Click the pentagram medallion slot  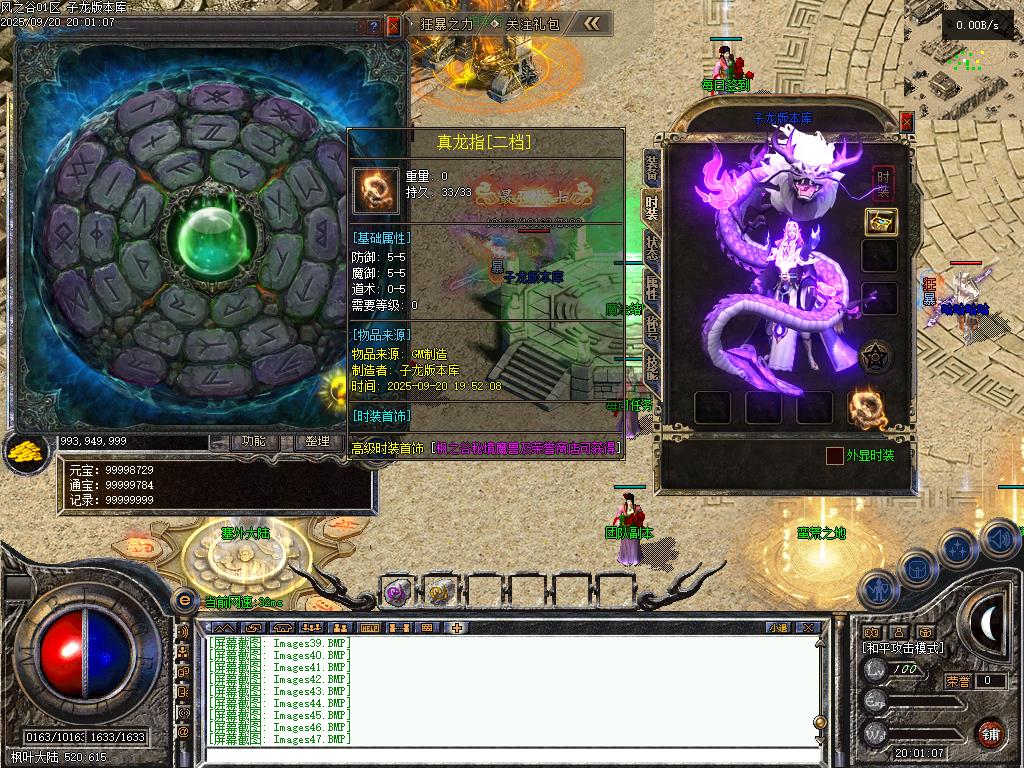pyautogui.click(x=877, y=356)
